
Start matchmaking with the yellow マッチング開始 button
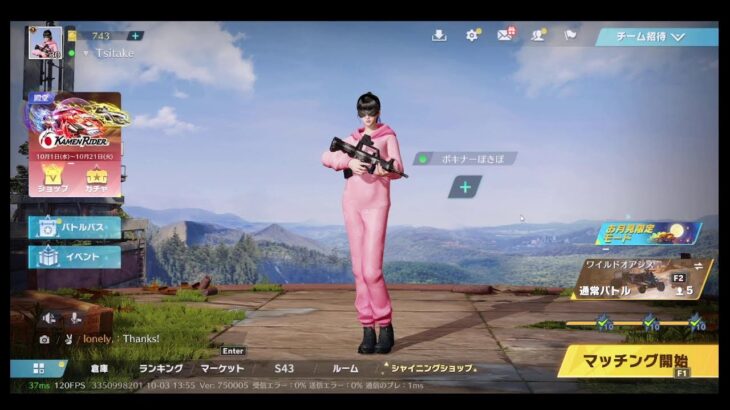[x=638, y=360]
